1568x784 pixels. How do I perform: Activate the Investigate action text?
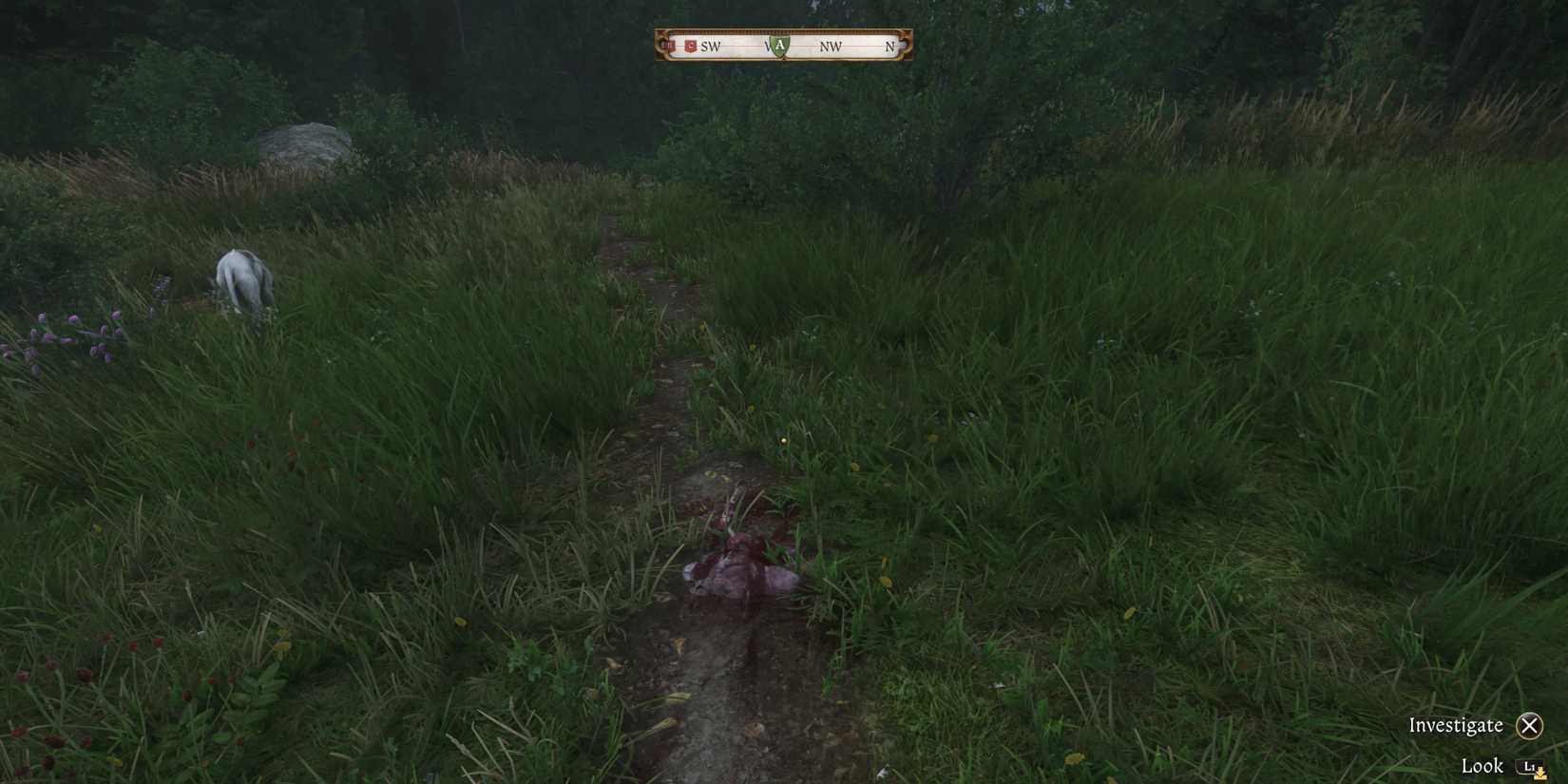(1455, 725)
